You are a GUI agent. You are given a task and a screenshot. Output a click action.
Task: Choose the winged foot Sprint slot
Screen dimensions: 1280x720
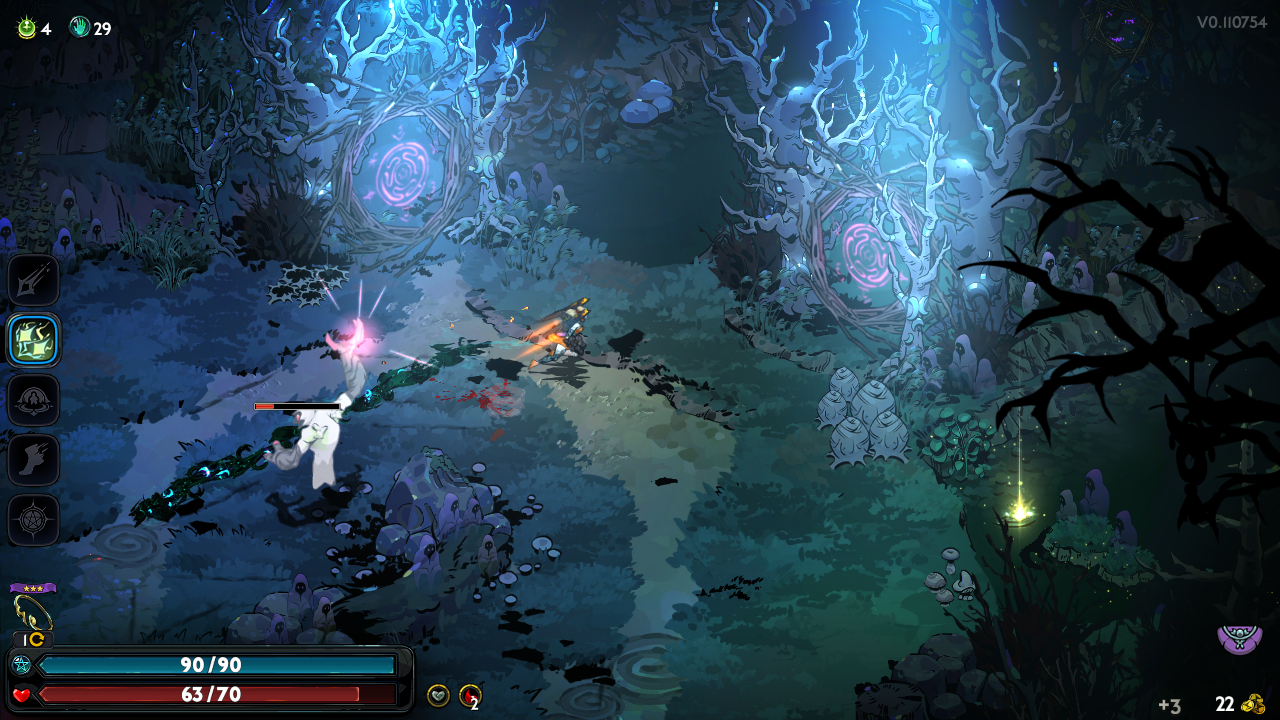point(34,460)
